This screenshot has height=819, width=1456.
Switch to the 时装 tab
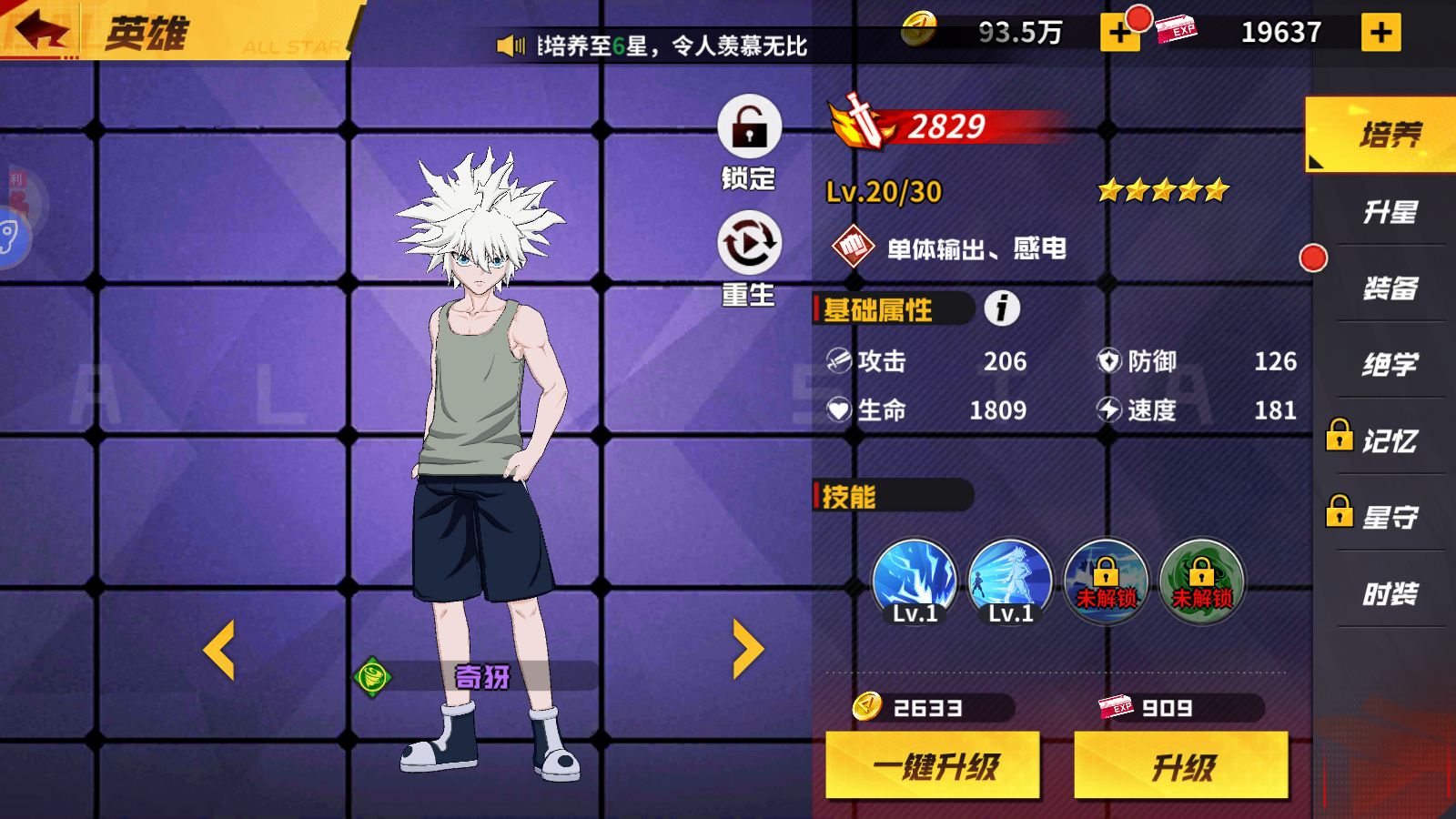point(1390,592)
